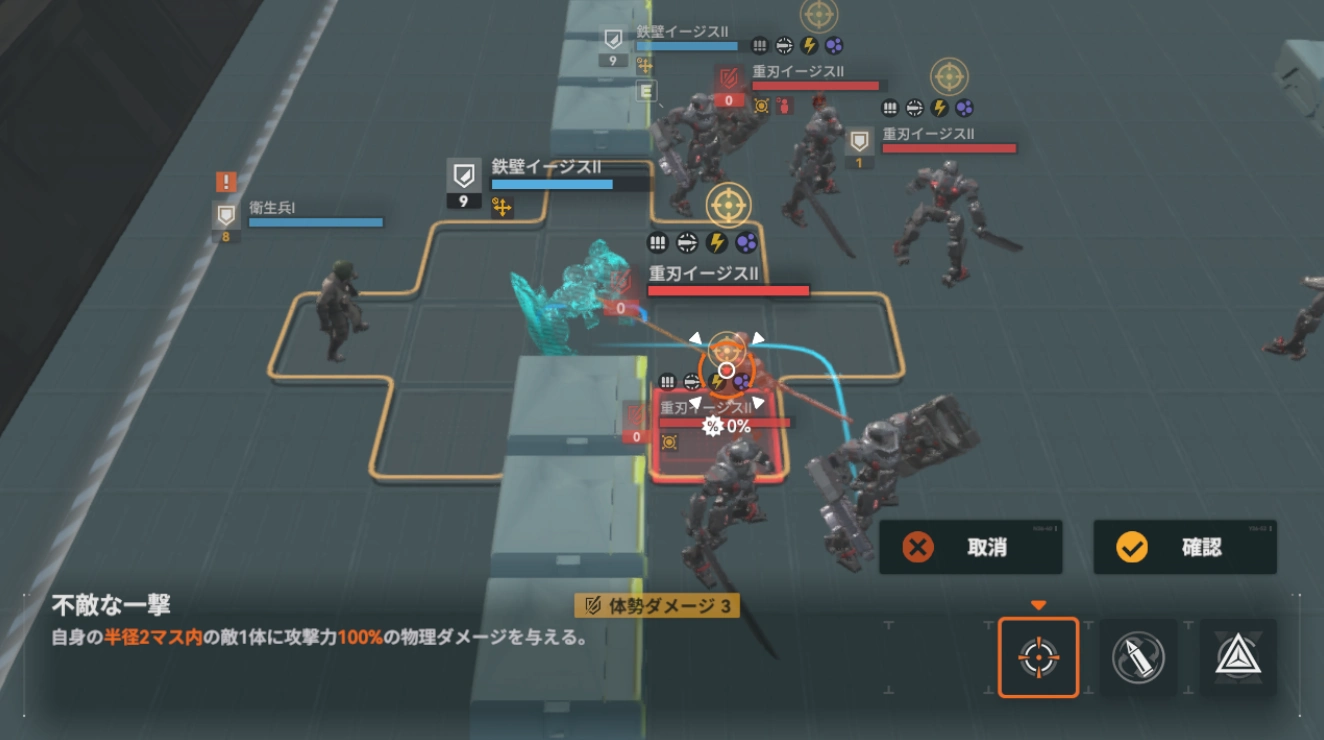Click the four-arrow movement icon next to shield 9

[x=501, y=207]
